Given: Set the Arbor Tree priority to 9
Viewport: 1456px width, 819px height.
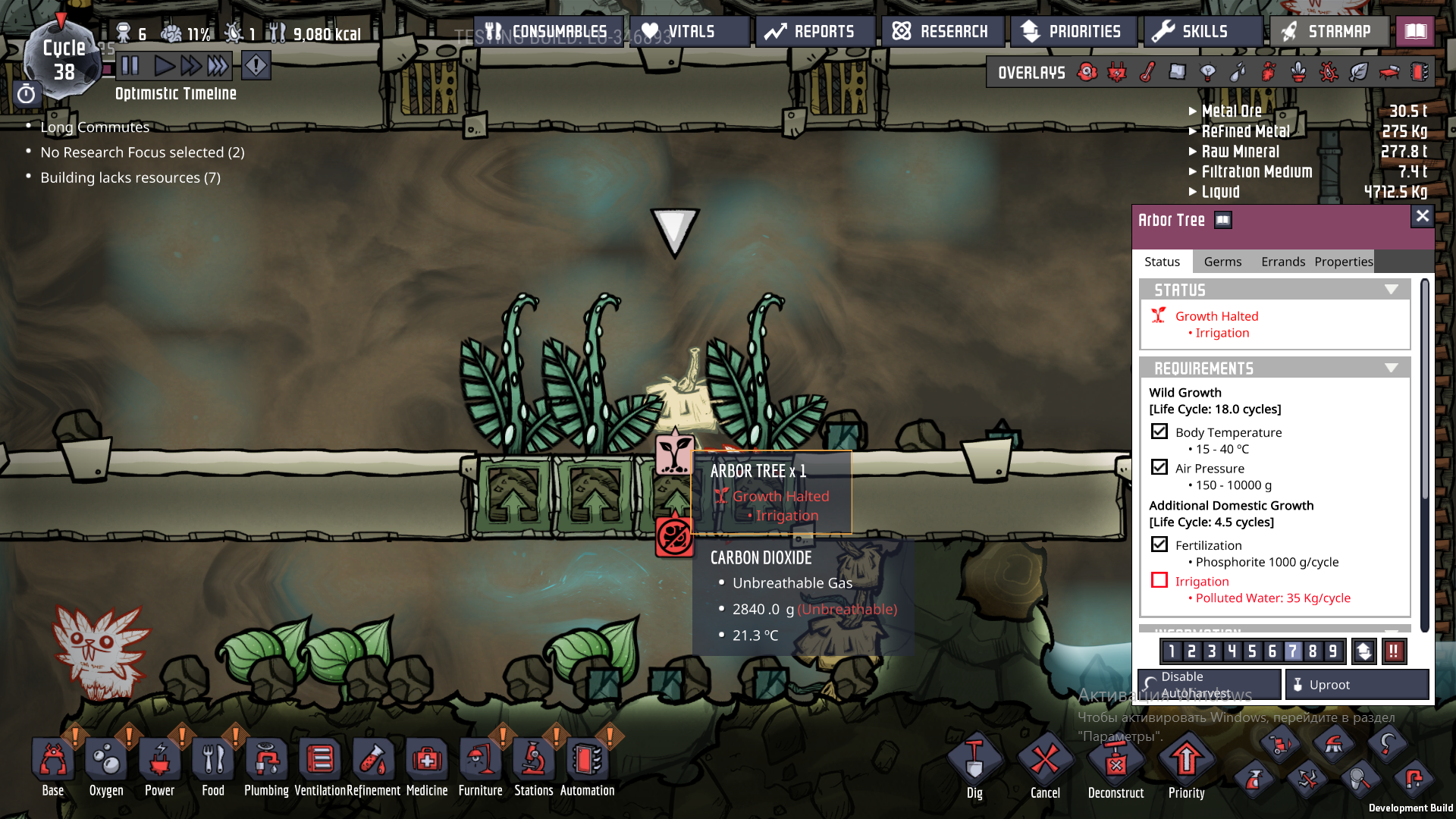Looking at the screenshot, I should point(1332,651).
